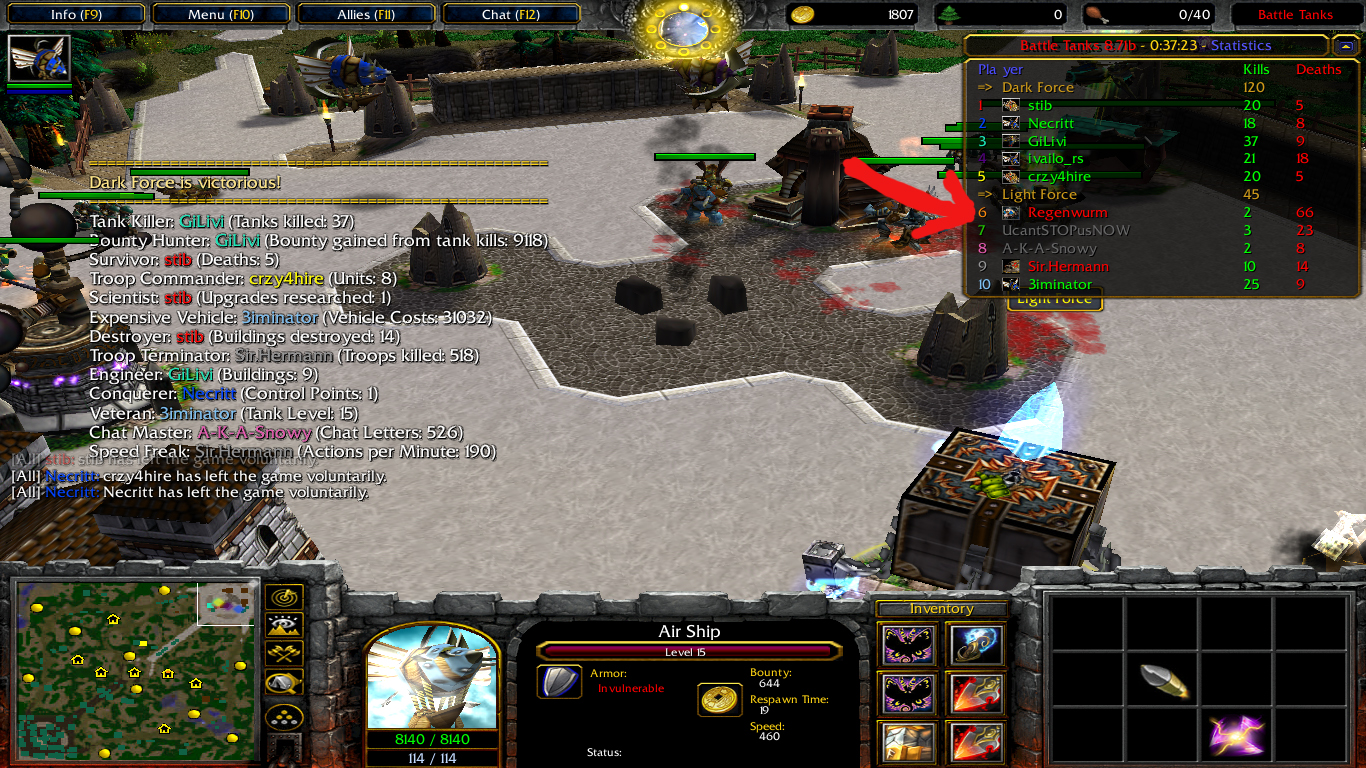Open the Chat (F12) log
1366x768 pixels.
[x=512, y=15]
